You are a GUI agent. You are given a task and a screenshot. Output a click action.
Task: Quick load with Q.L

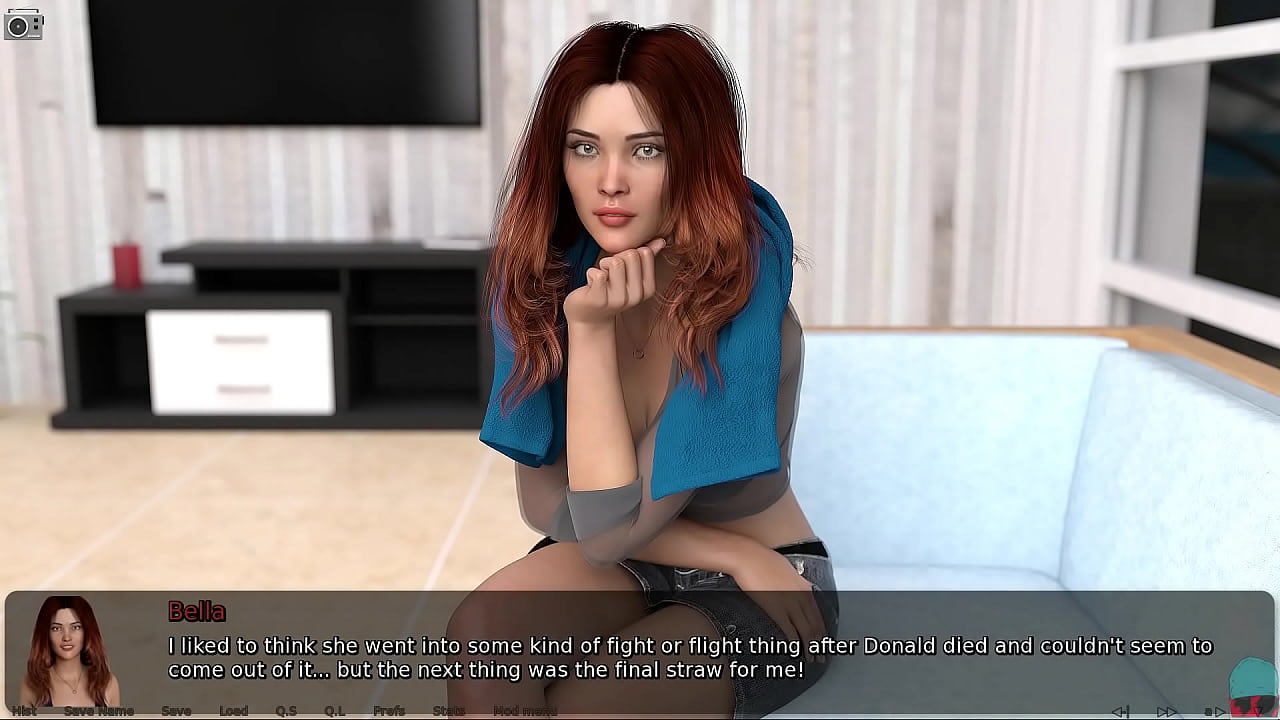334,711
